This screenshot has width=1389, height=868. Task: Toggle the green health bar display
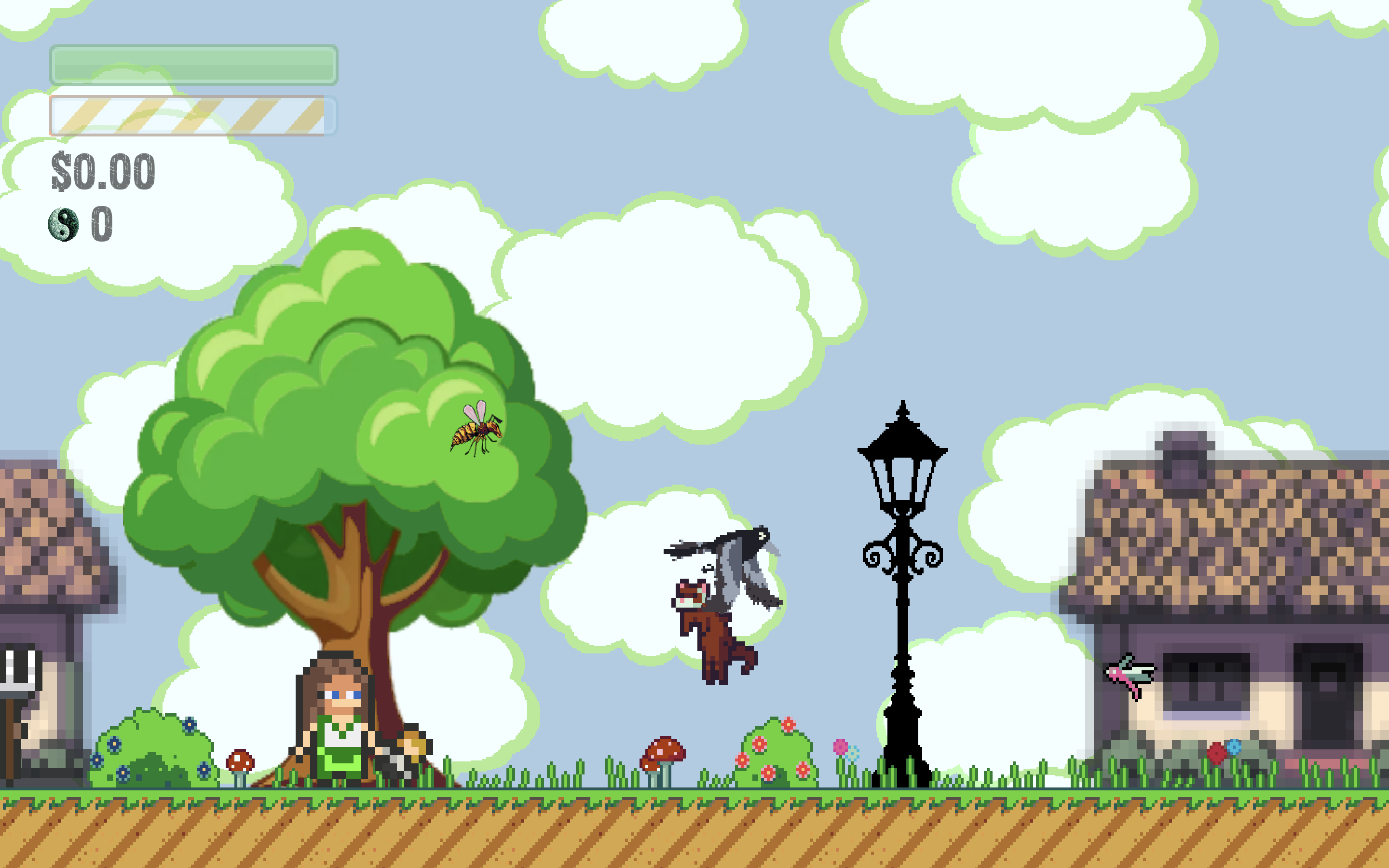pos(192,64)
